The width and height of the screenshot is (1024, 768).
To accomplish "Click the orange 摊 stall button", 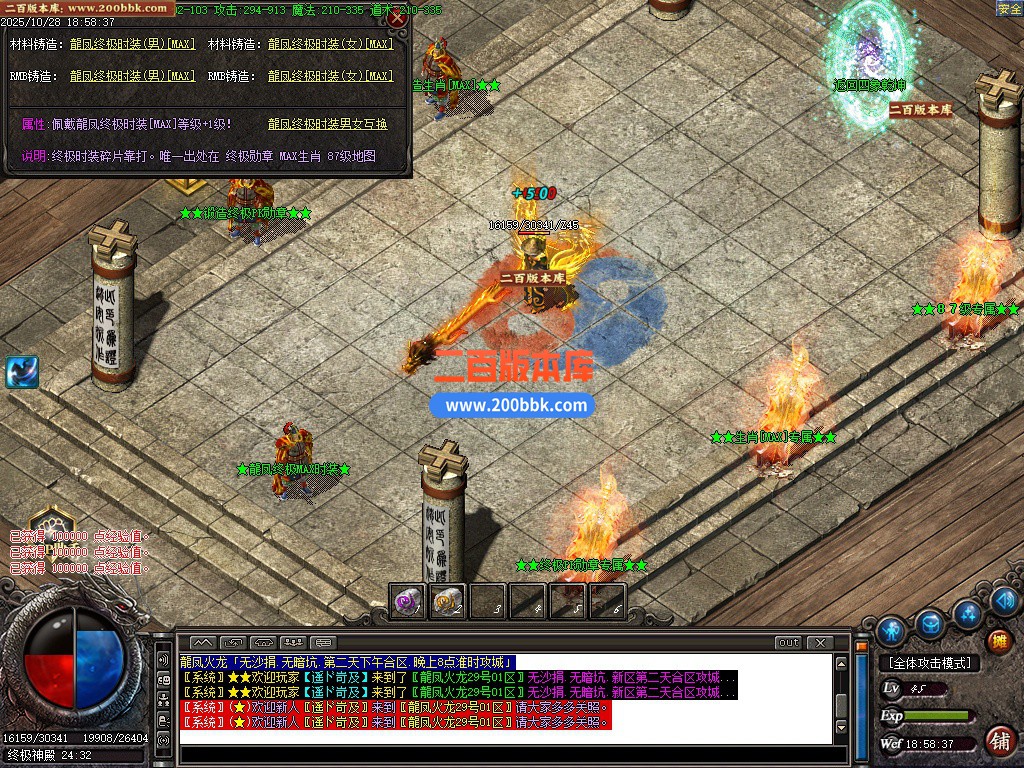I will coord(997,641).
